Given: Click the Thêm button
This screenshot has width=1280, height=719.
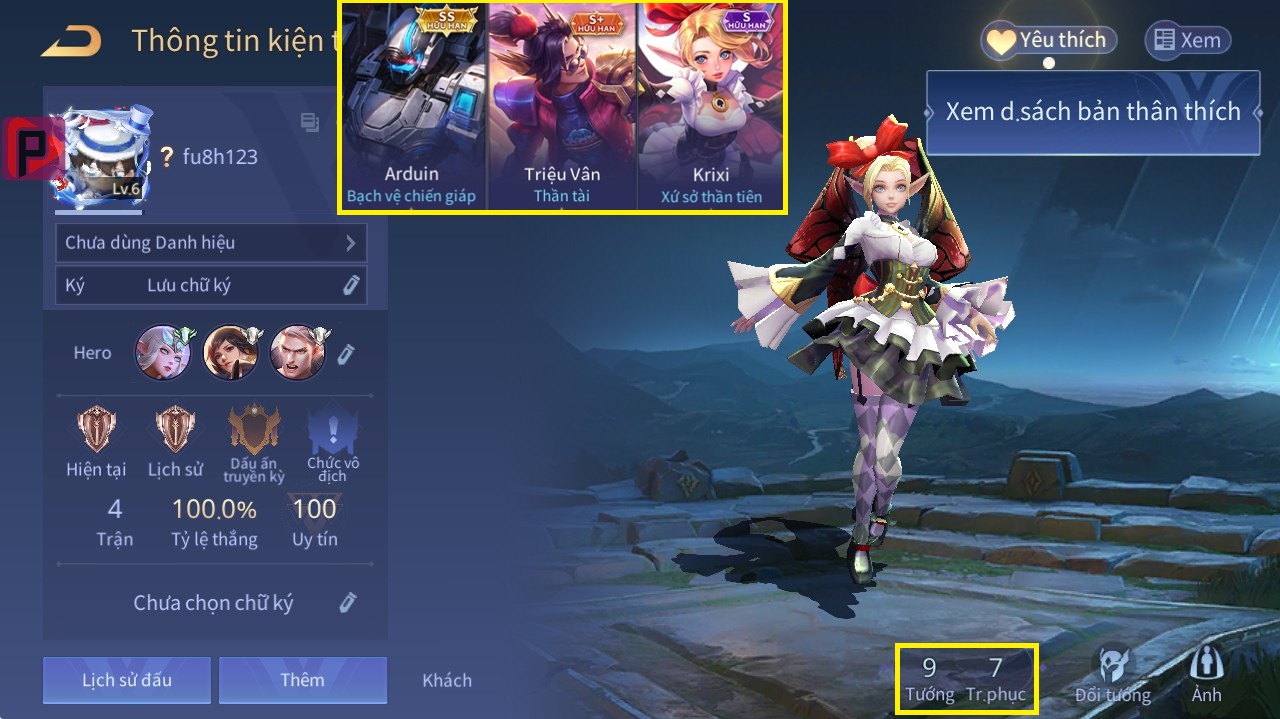Looking at the screenshot, I should [x=302, y=680].
